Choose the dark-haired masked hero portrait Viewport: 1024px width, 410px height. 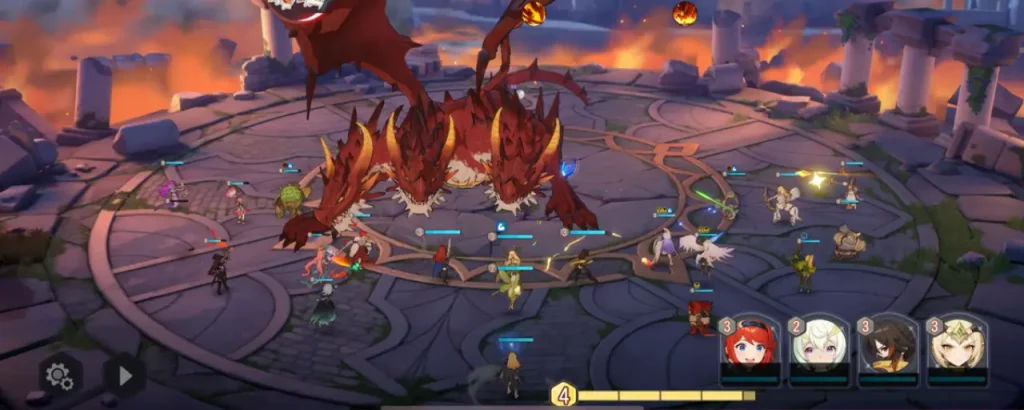click(x=888, y=347)
